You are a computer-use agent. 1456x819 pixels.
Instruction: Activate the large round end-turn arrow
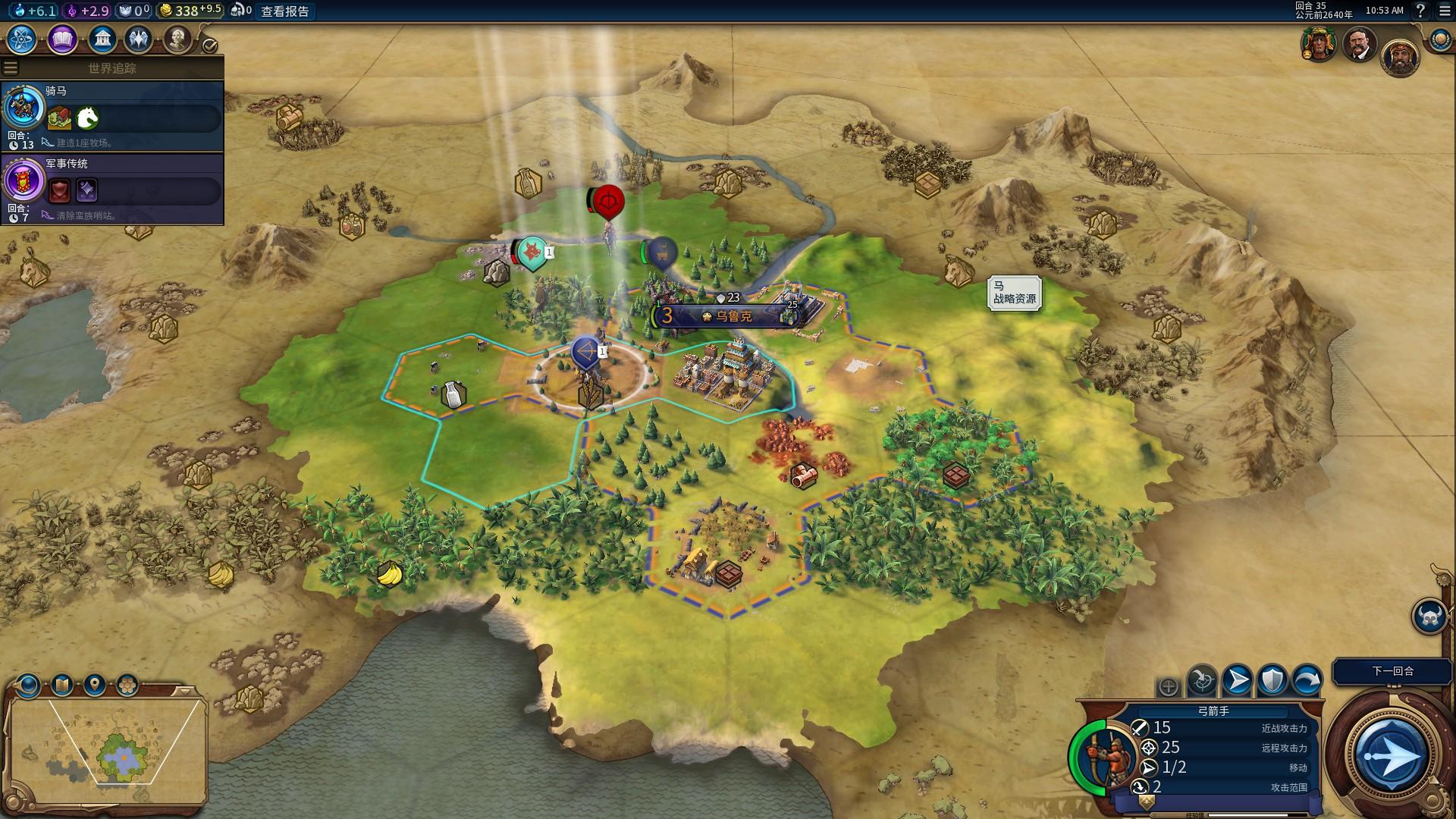1391,756
